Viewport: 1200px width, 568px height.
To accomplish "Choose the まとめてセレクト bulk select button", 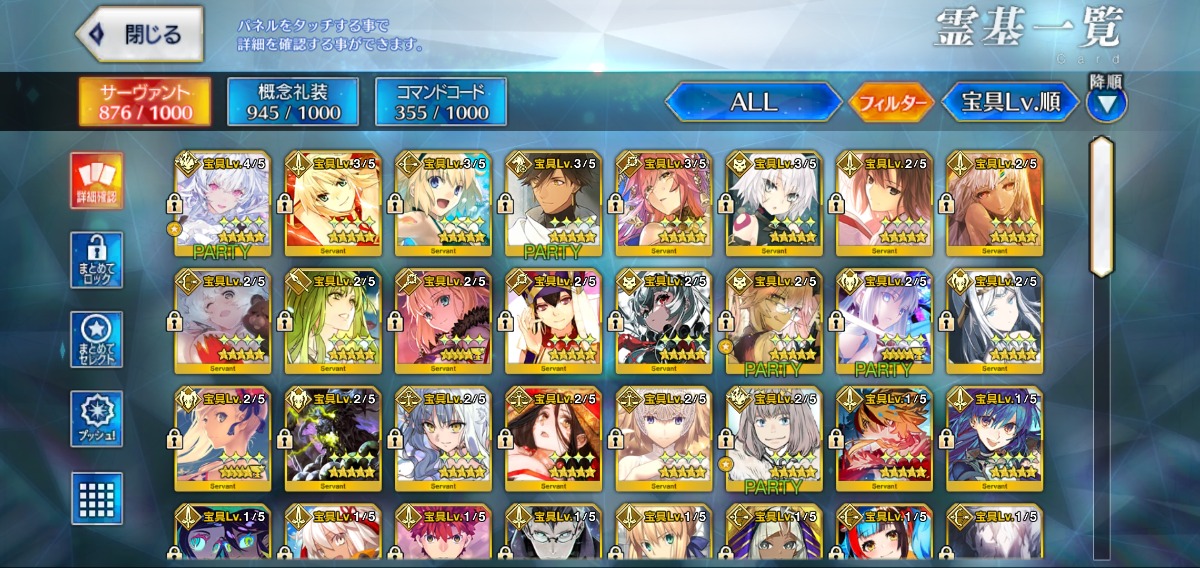I will click(x=97, y=340).
